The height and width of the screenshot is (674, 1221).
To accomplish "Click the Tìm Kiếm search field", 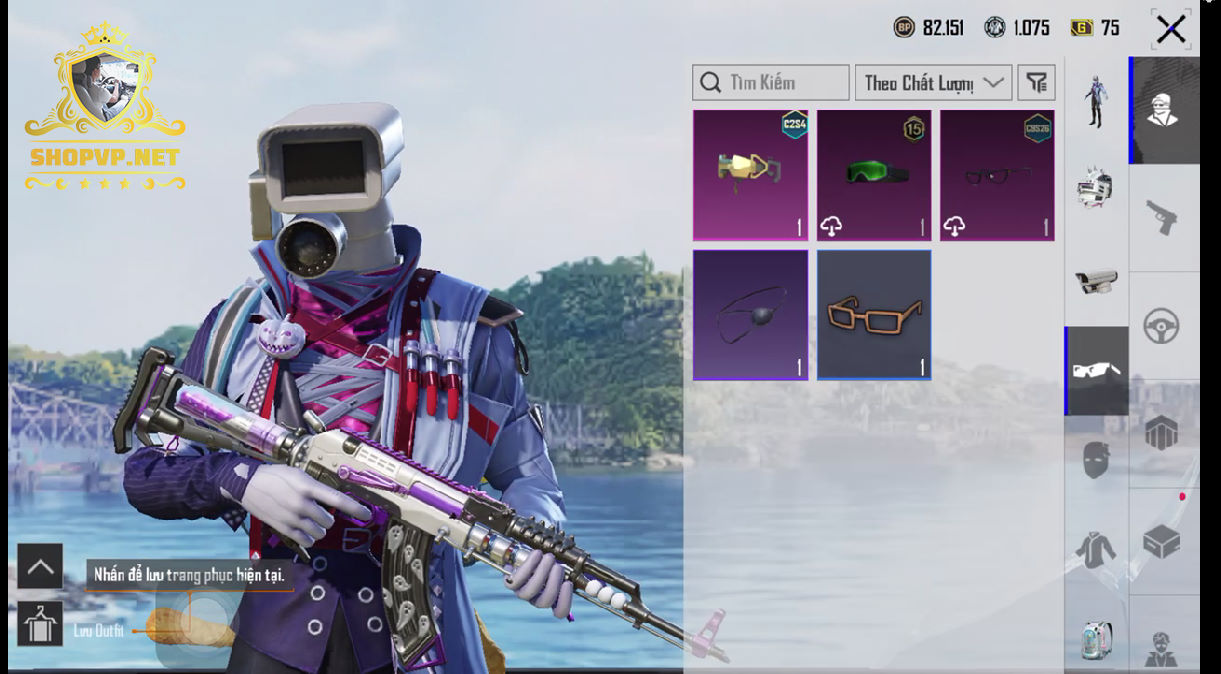I will [x=771, y=83].
